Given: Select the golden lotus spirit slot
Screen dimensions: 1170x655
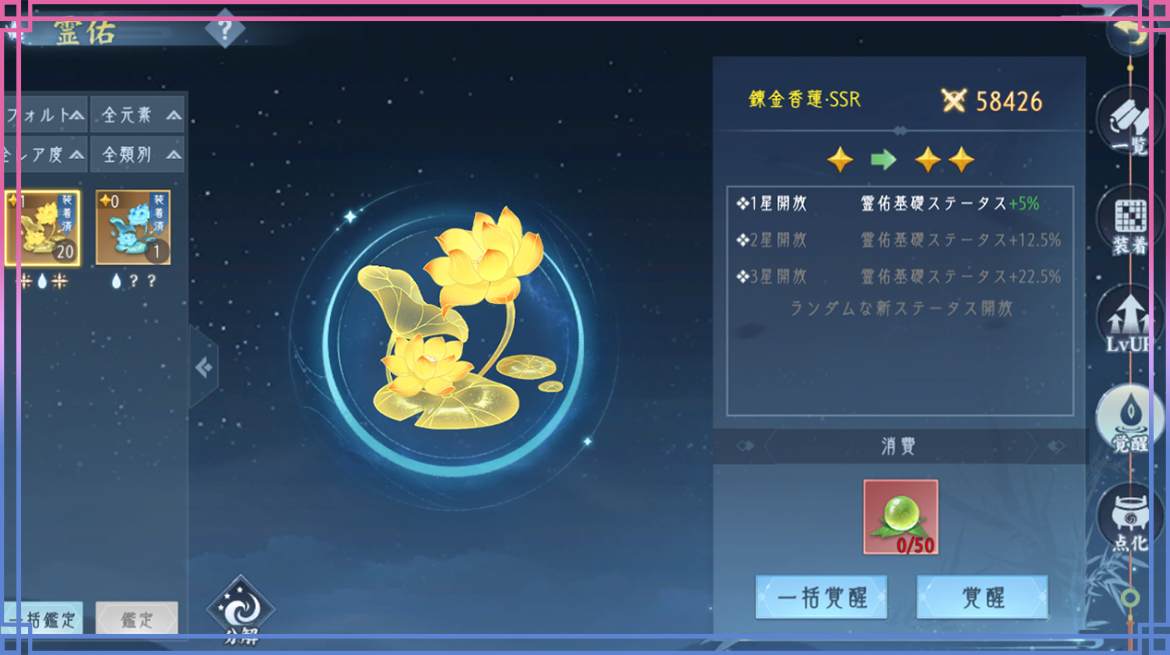Looking at the screenshot, I should [x=43, y=229].
